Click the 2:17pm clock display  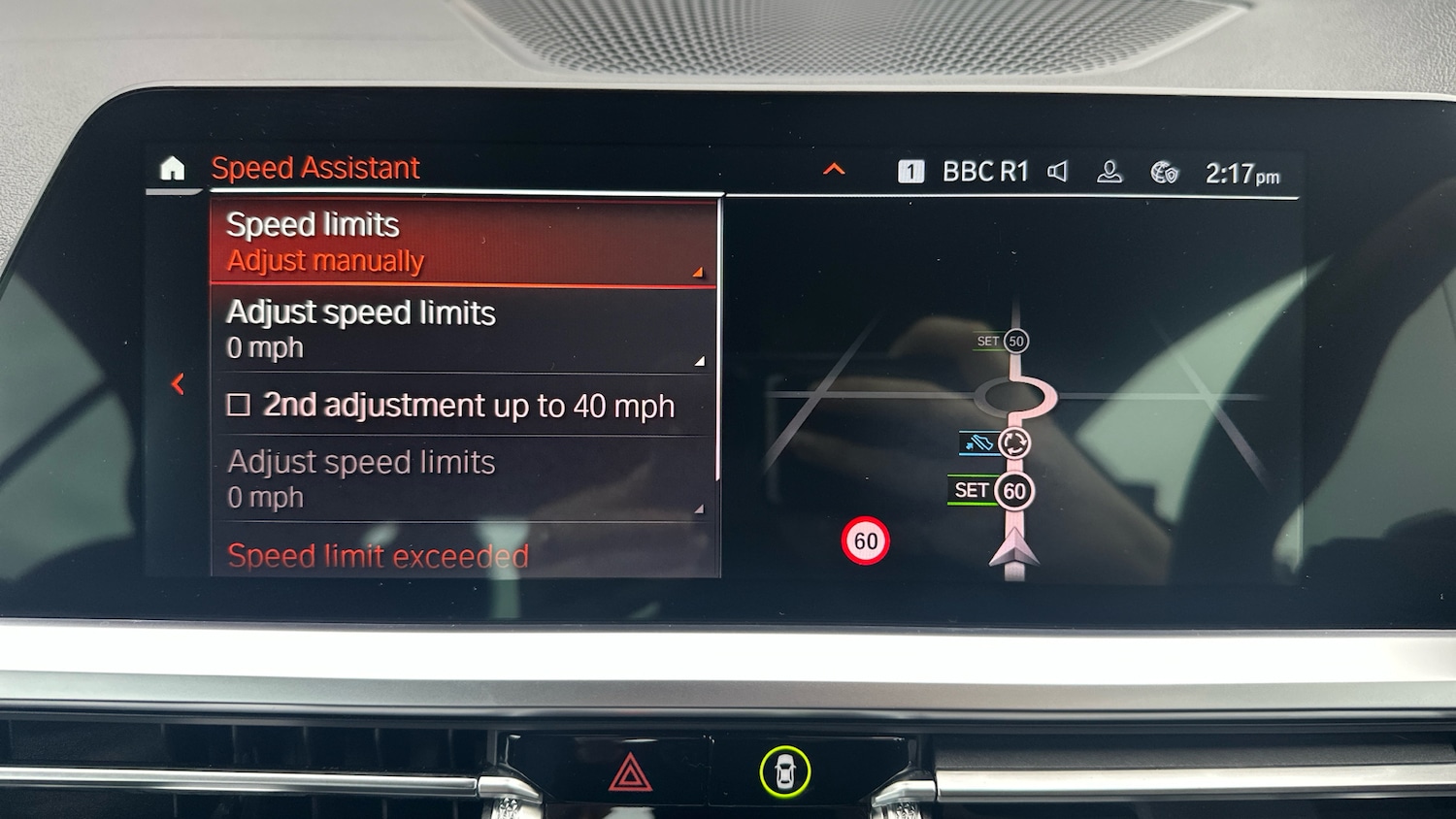1242,172
